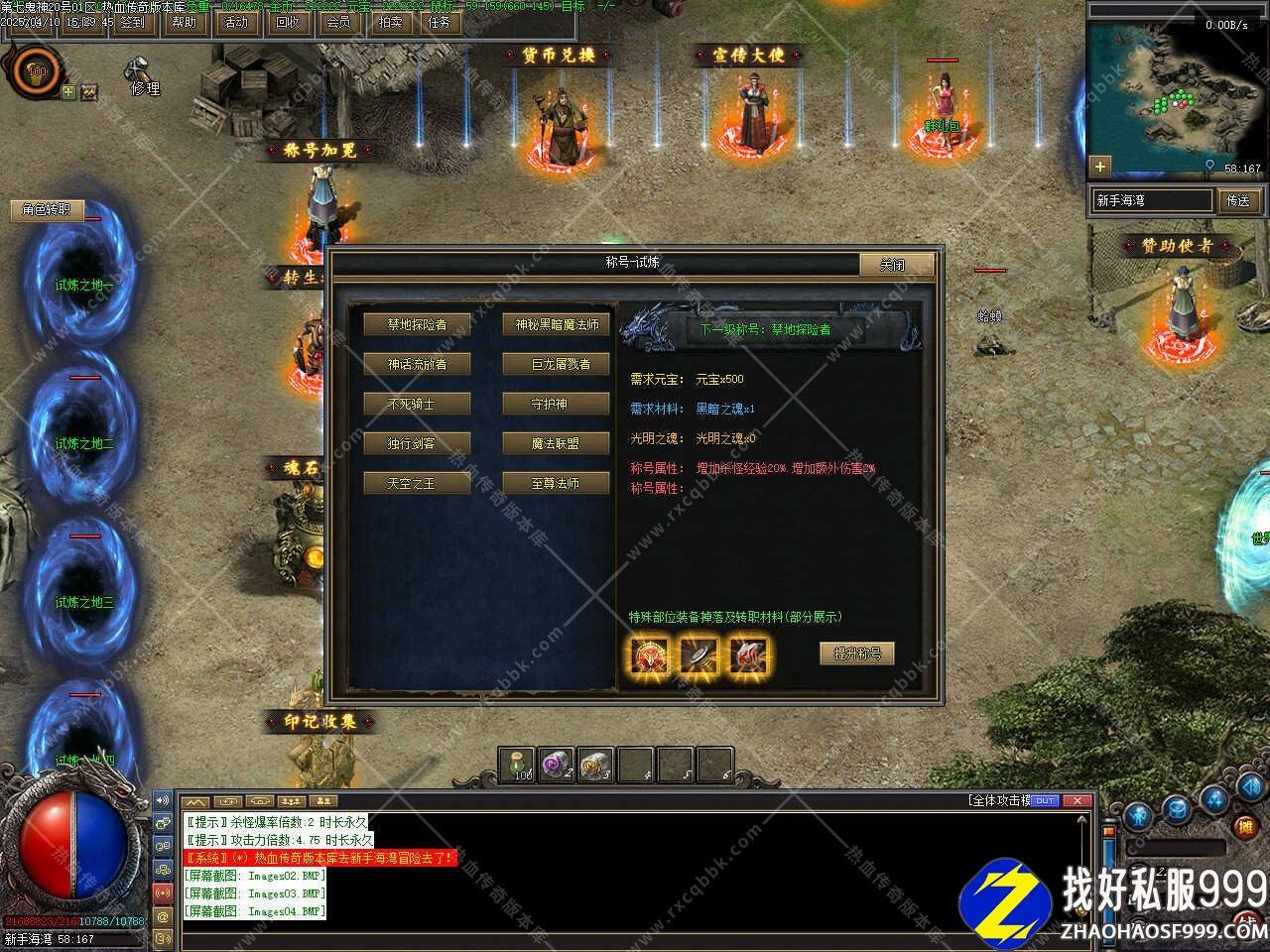Click the 提升称号 upgrade button
The image size is (1270, 952).
[857, 654]
